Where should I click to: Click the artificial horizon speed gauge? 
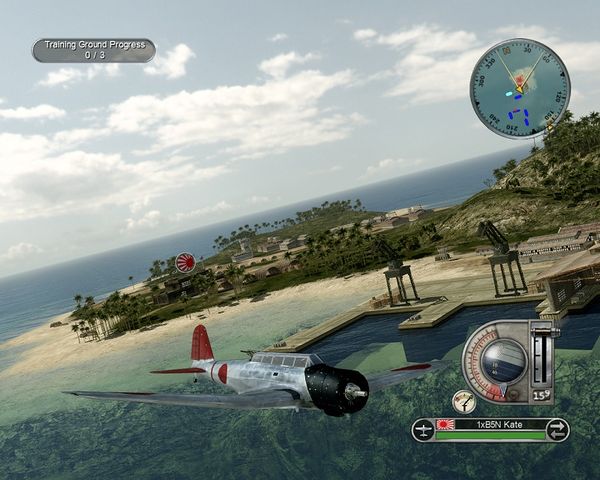click(496, 360)
